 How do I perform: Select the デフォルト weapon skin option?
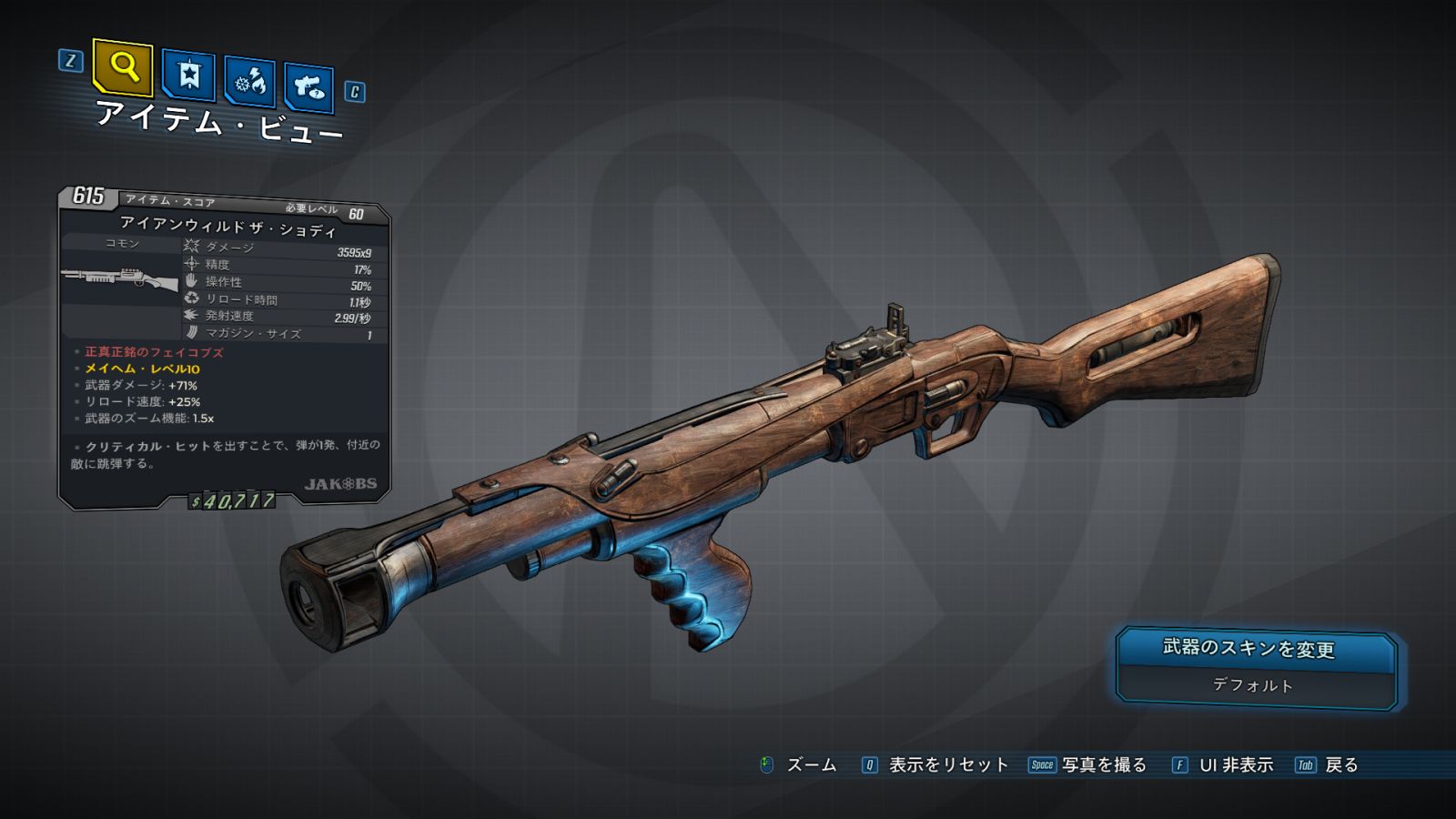1252,685
